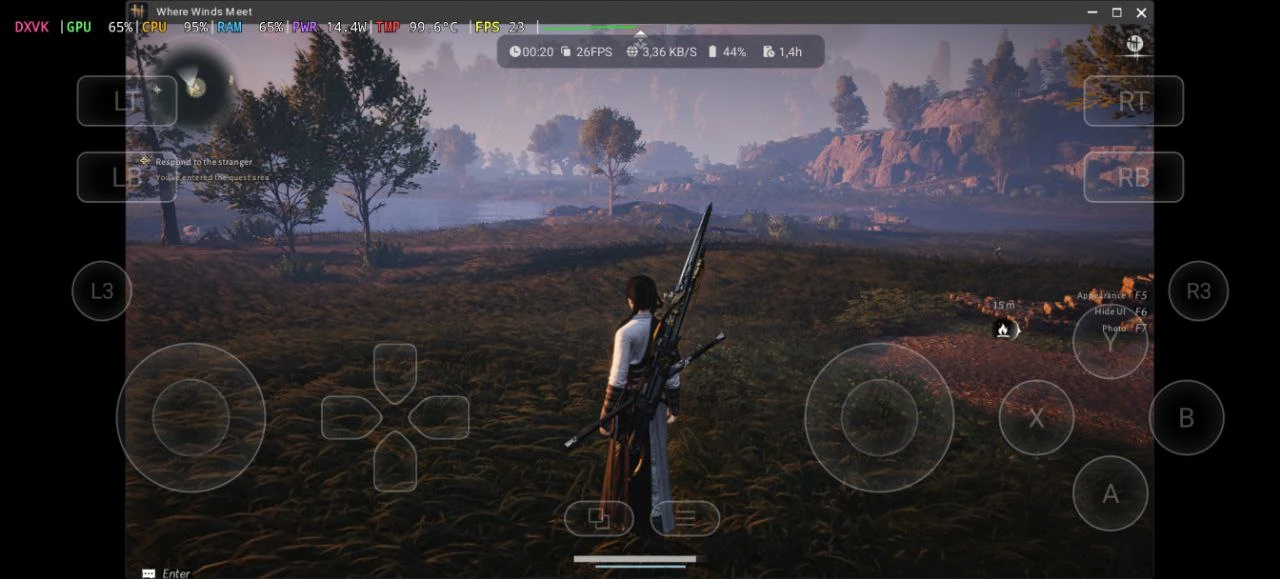Tap the on-screen A button overlay
The image size is (1280, 579).
tap(1110, 493)
